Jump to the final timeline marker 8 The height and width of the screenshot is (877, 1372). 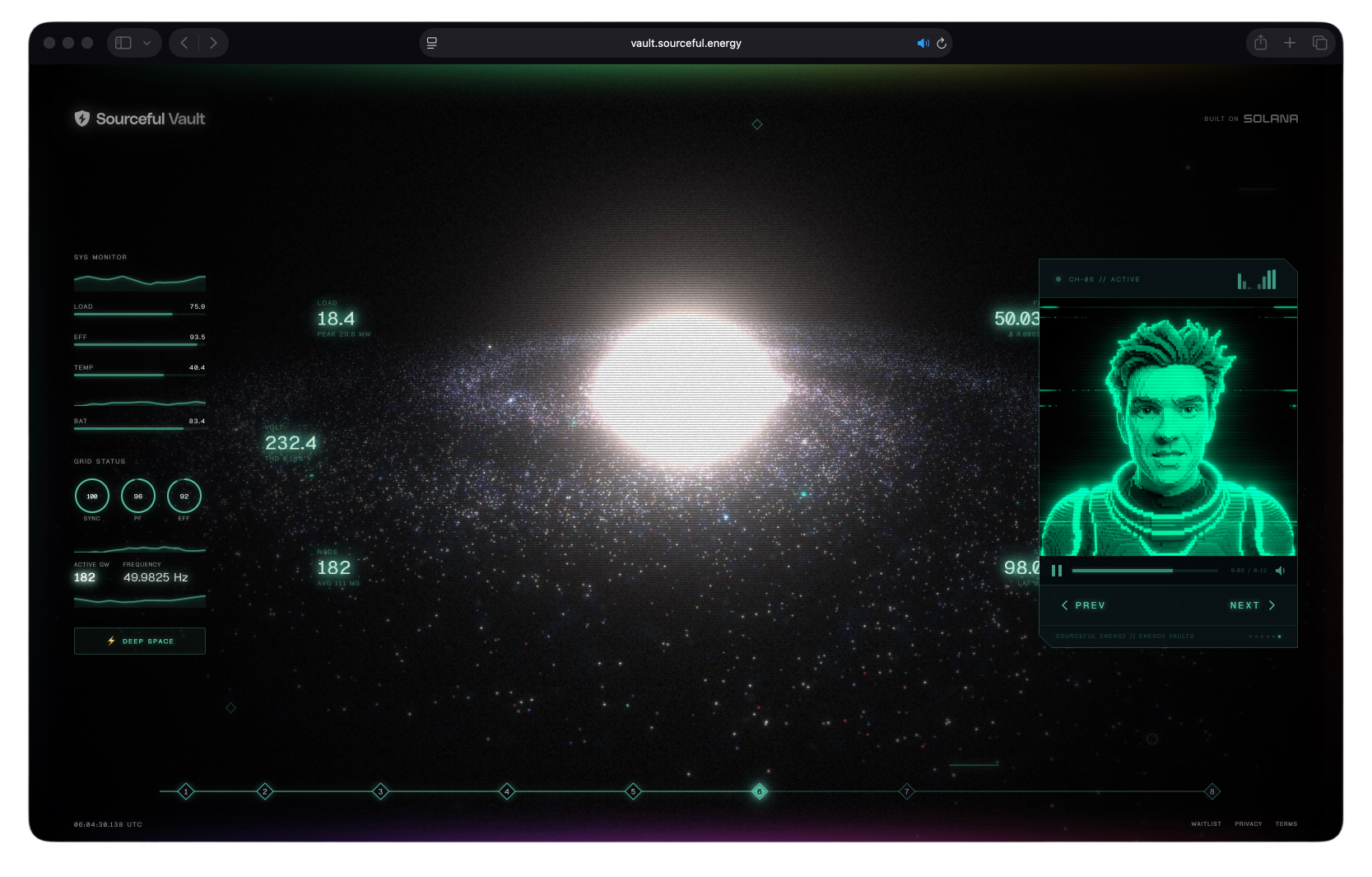tap(1212, 791)
